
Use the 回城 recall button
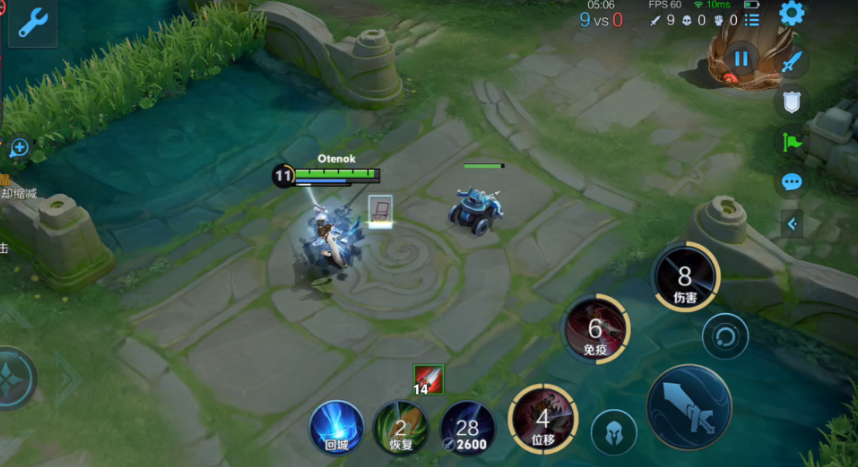pos(336,427)
